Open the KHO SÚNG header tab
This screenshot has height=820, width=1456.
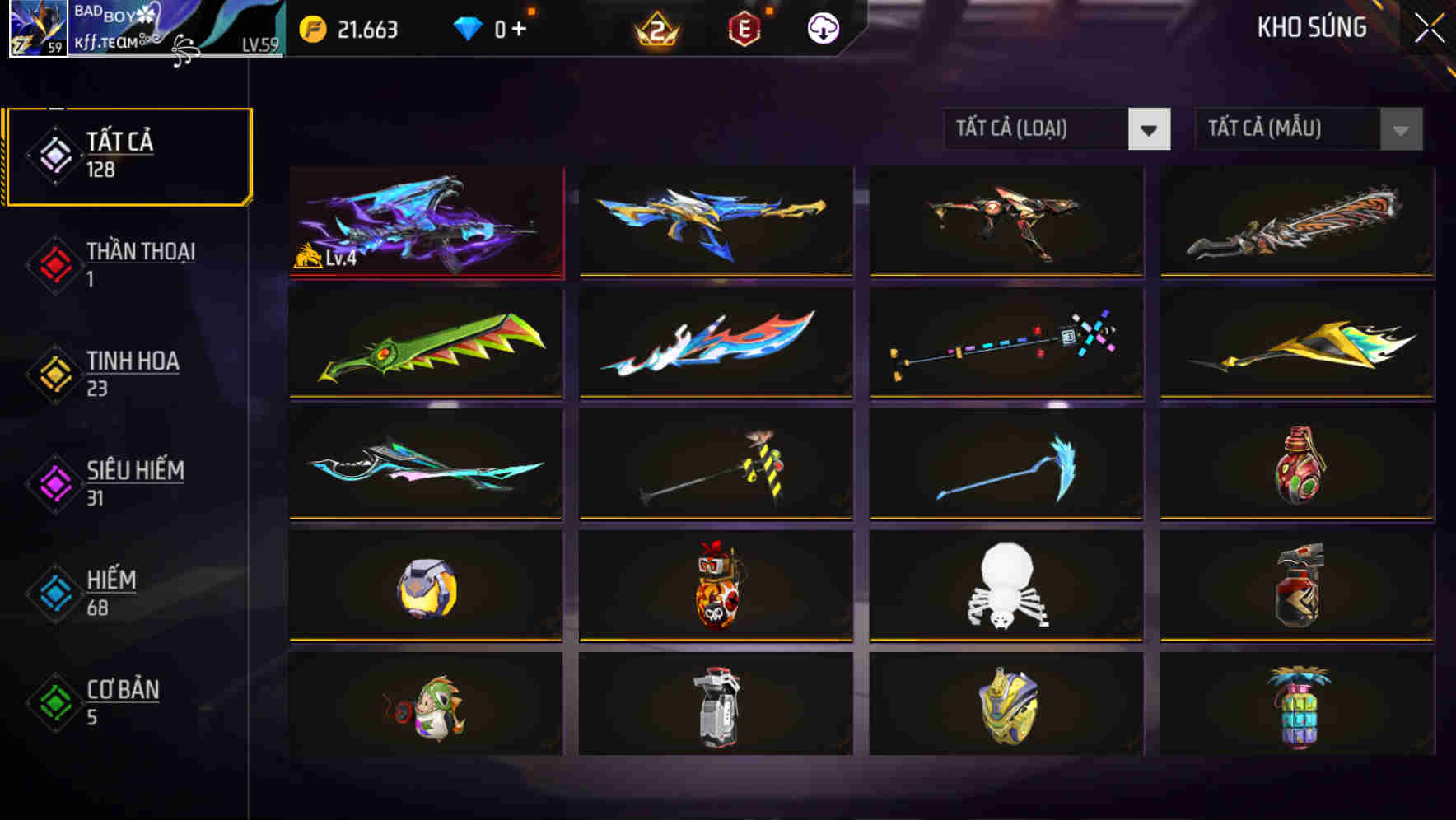point(1311,27)
